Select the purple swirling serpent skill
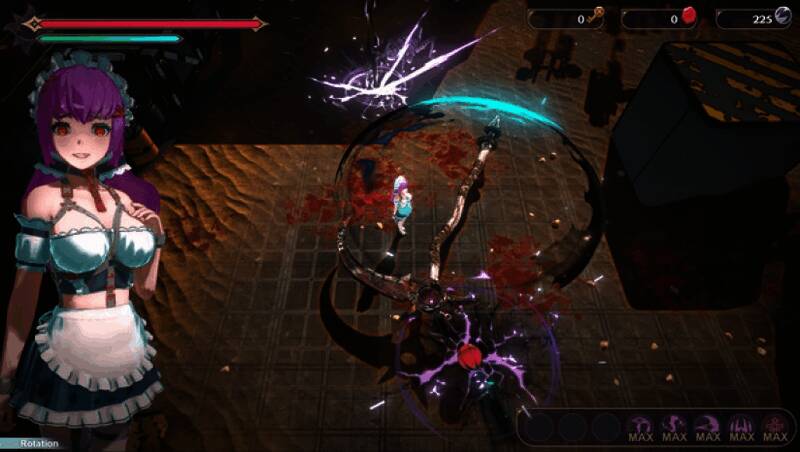This screenshot has height=452, width=800. [674, 427]
